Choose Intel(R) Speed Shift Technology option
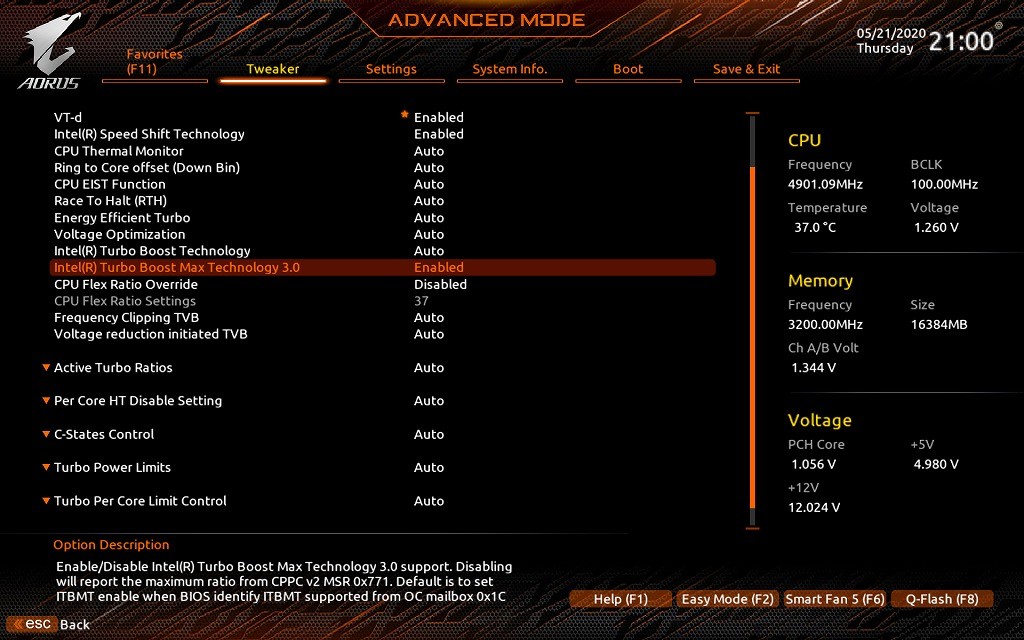Image resolution: width=1024 pixels, height=640 pixels. click(x=149, y=134)
